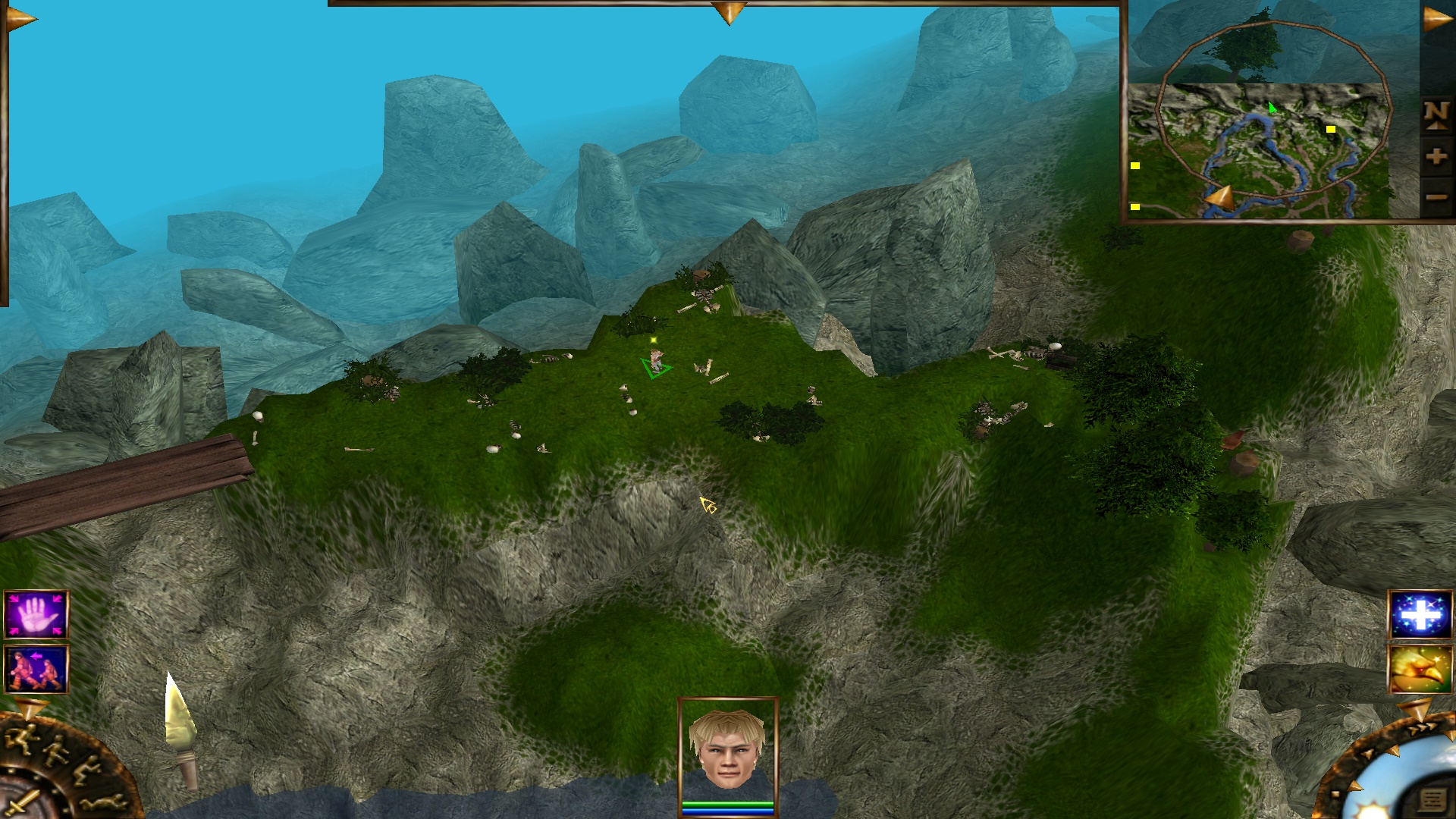Click the gold triangle above the movement dial
The height and width of the screenshot is (819, 1456).
coord(30,708)
